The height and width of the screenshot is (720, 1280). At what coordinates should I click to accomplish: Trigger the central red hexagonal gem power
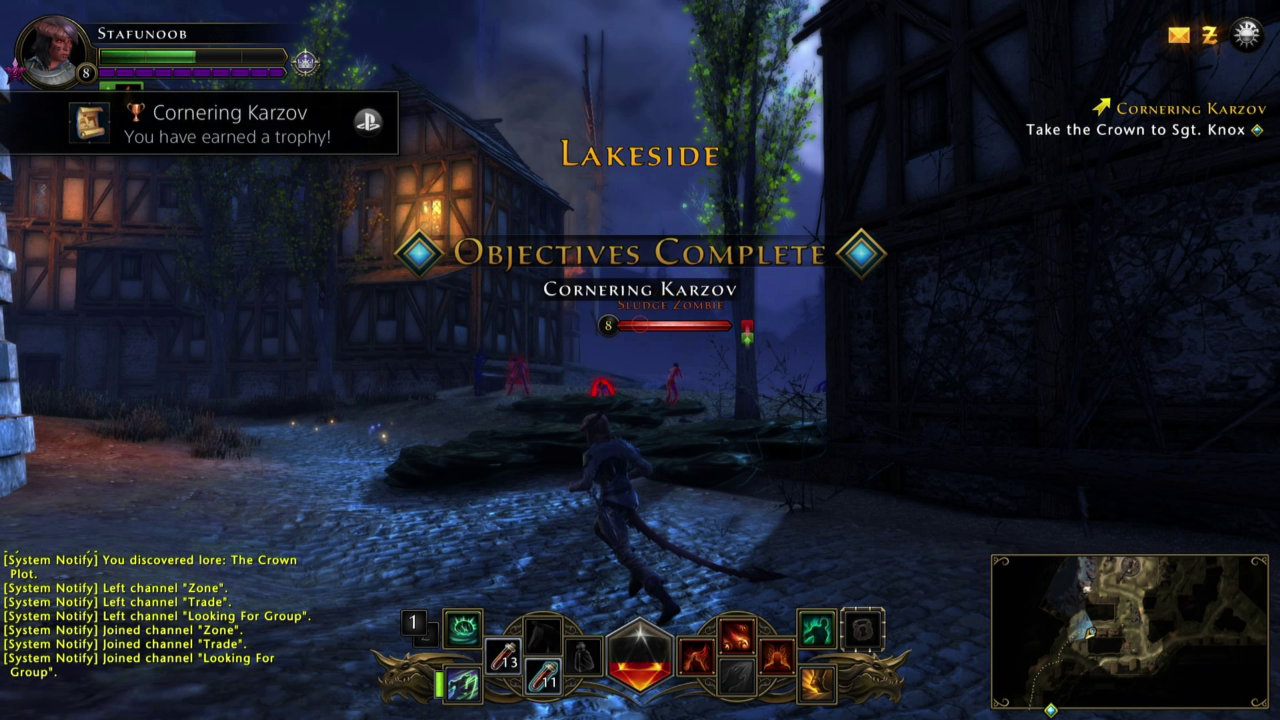[640, 656]
